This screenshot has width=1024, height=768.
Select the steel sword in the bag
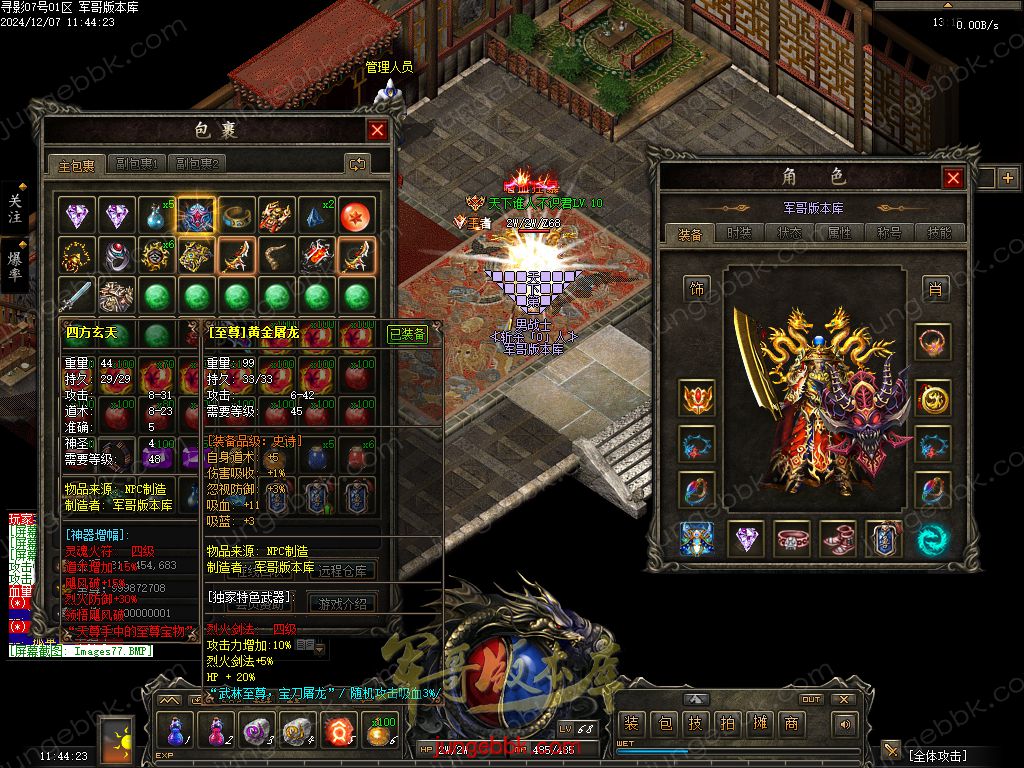(78, 296)
